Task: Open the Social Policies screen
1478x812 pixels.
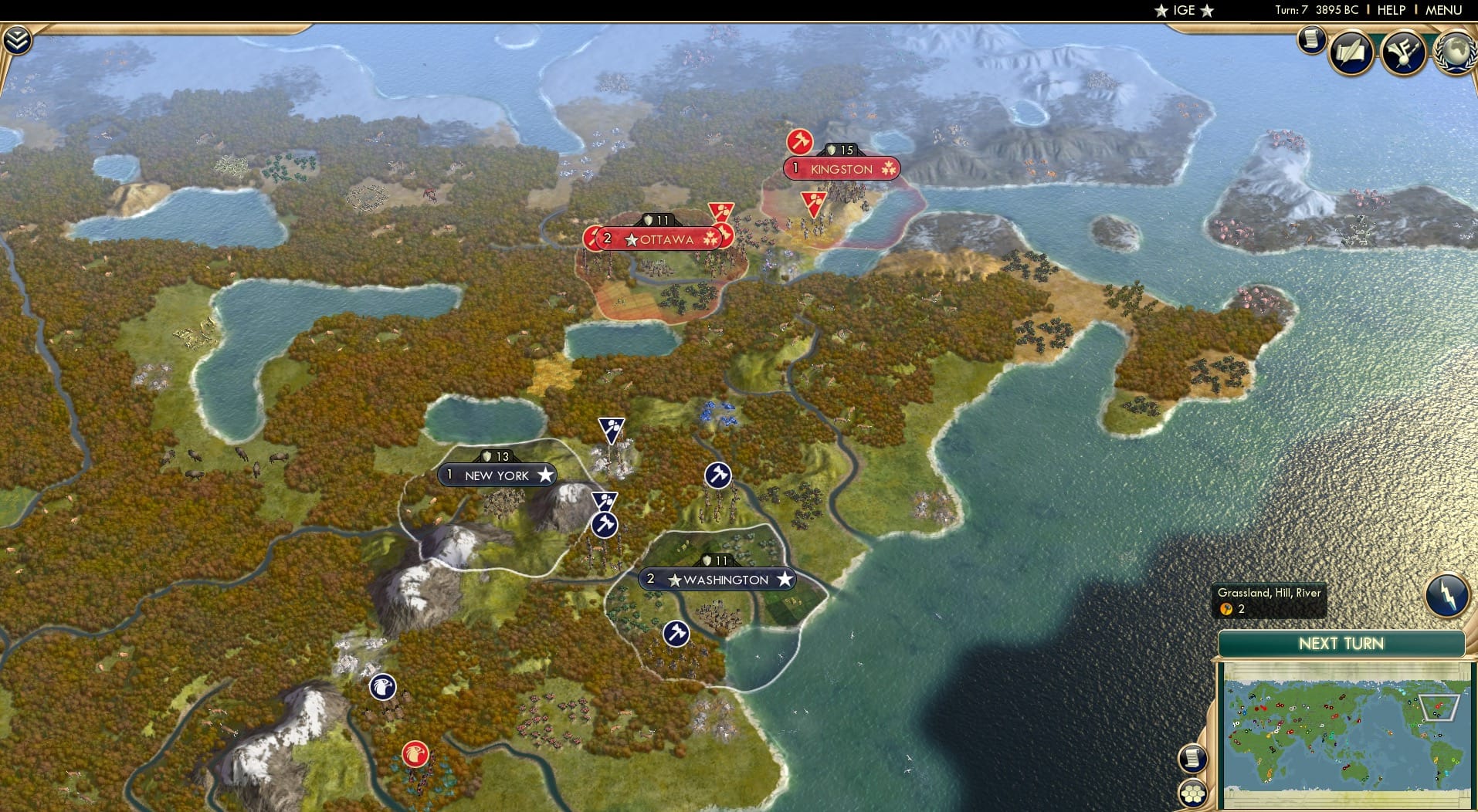Action: coord(1351,52)
